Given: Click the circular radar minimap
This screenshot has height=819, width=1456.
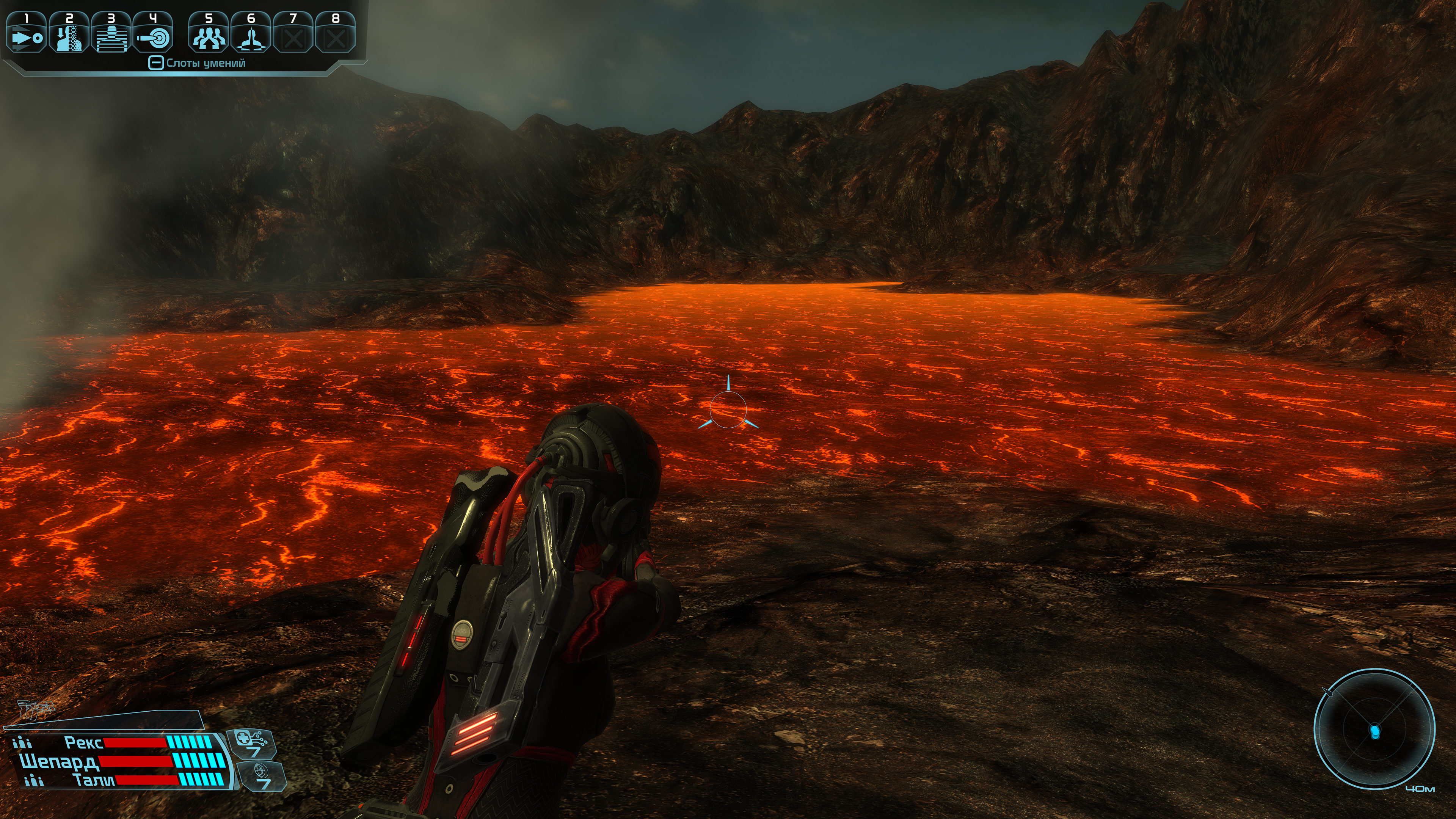Looking at the screenshot, I should (x=1374, y=730).
